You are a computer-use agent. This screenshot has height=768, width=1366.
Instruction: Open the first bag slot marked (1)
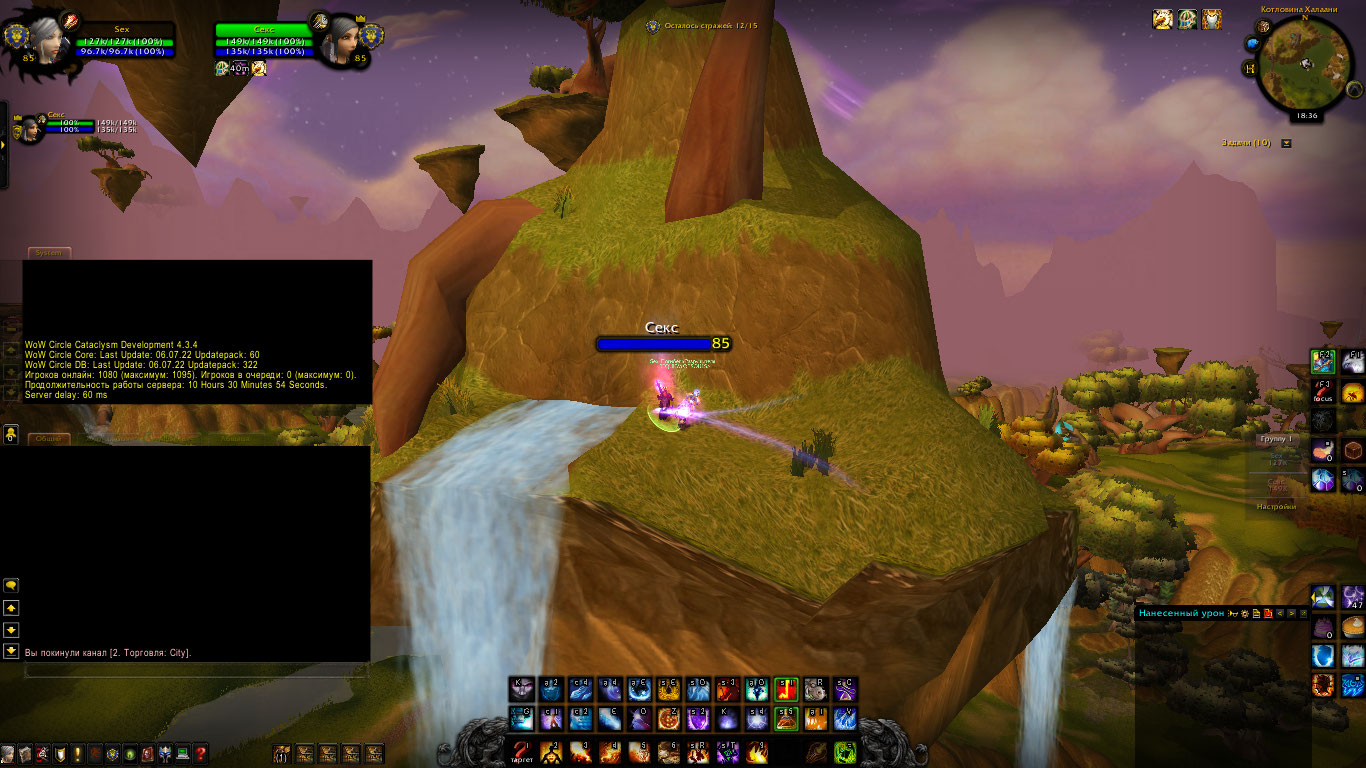tap(281, 753)
